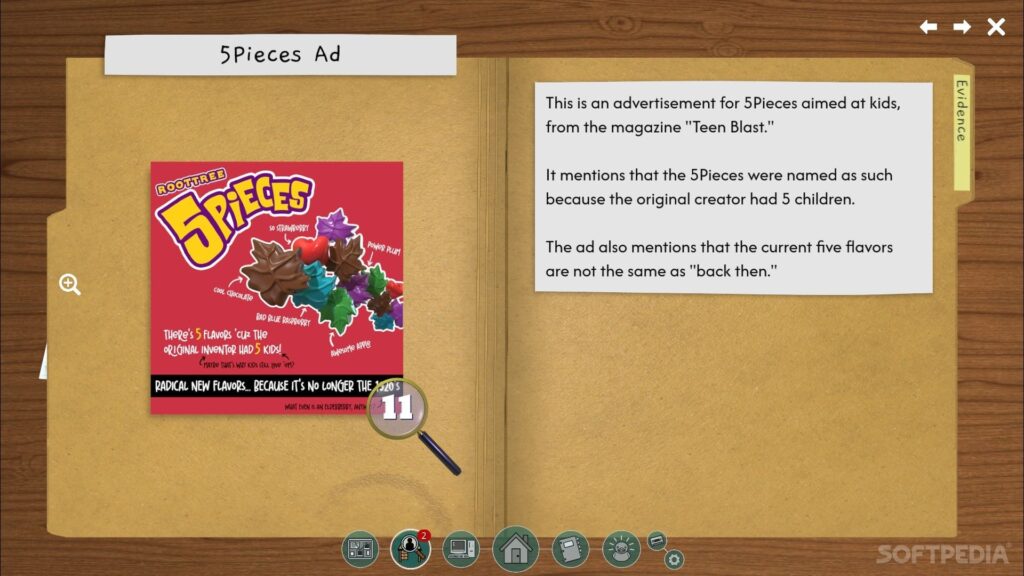
Task: Open the 5Pieces ad image thumbnail
Action: tap(276, 287)
